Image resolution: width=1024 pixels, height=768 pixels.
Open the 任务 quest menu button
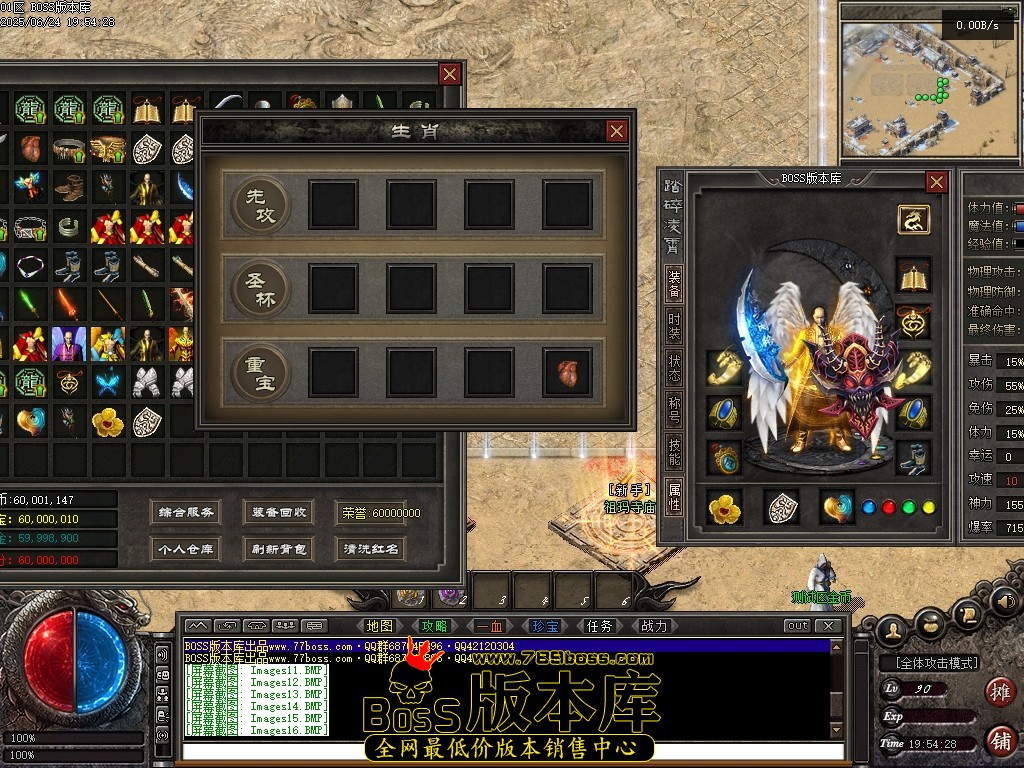(599, 626)
